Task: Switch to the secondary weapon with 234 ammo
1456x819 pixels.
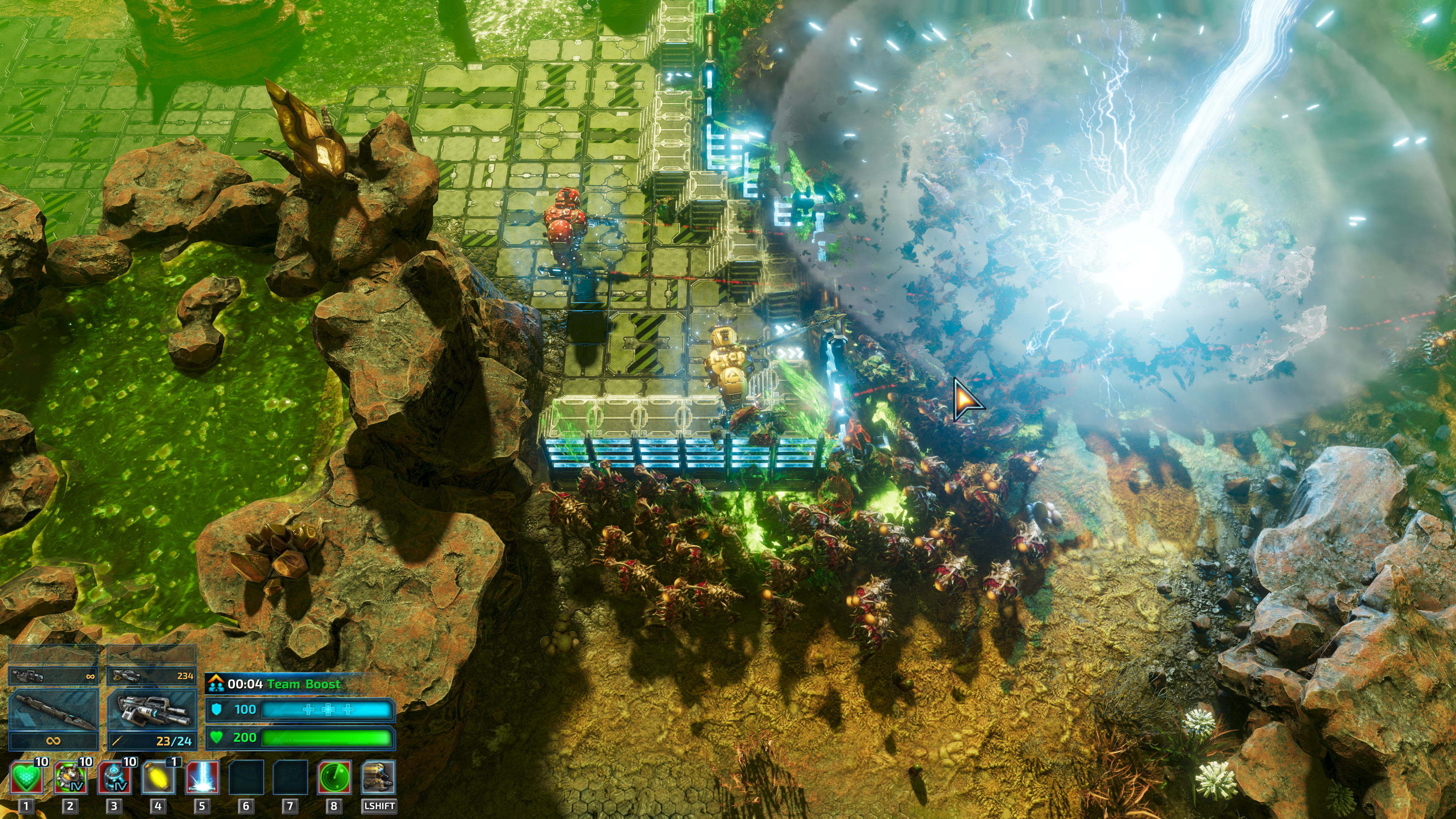Action: click(x=152, y=675)
